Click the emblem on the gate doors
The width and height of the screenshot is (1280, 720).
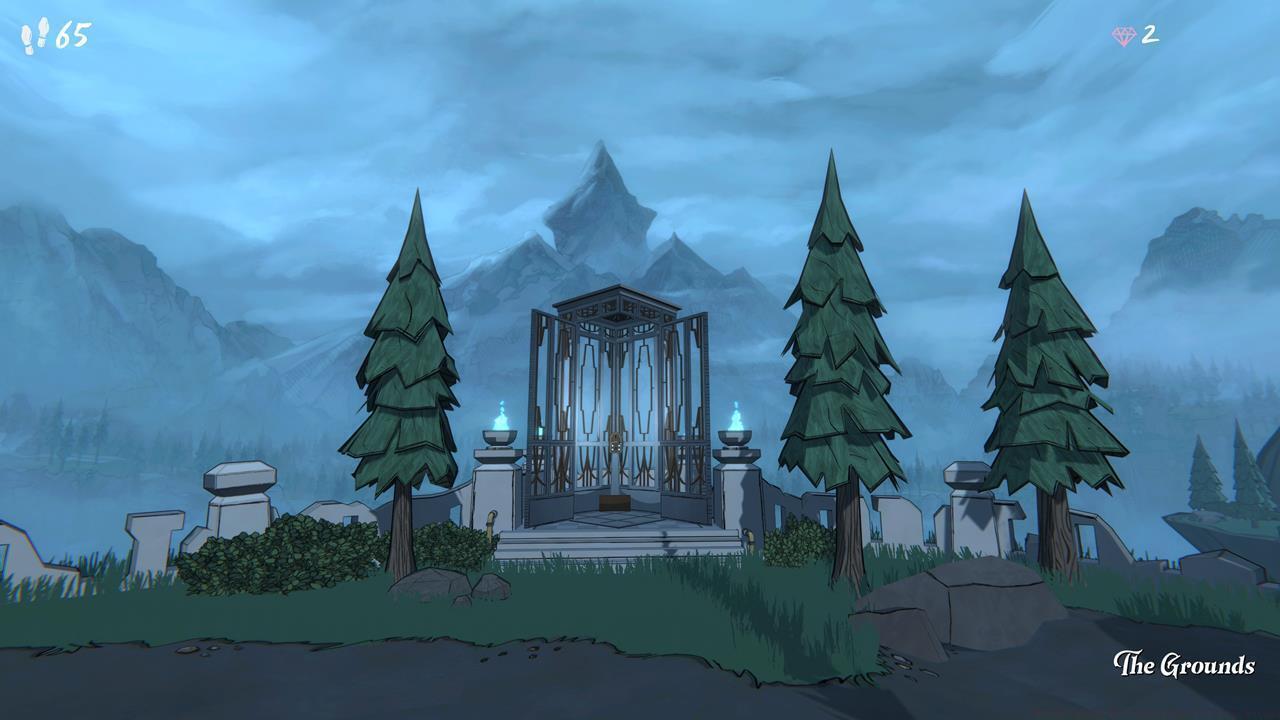pyautogui.click(x=614, y=442)
